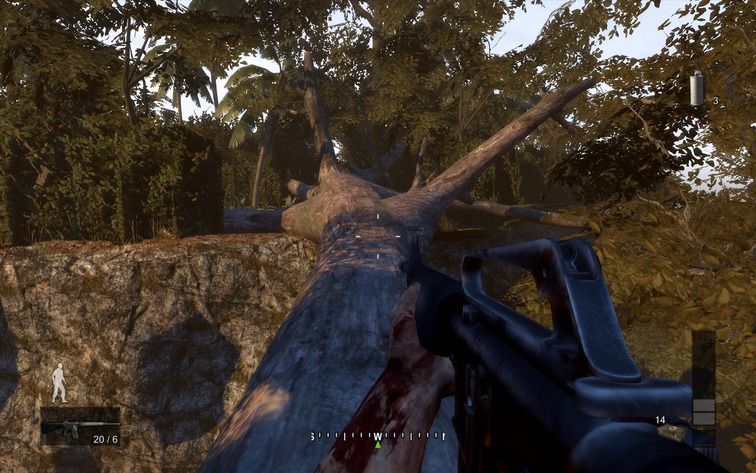Select the rifle weapon icon
This screenshot has width=756, height=473.
pyautogui.click(x=68, y=428)
